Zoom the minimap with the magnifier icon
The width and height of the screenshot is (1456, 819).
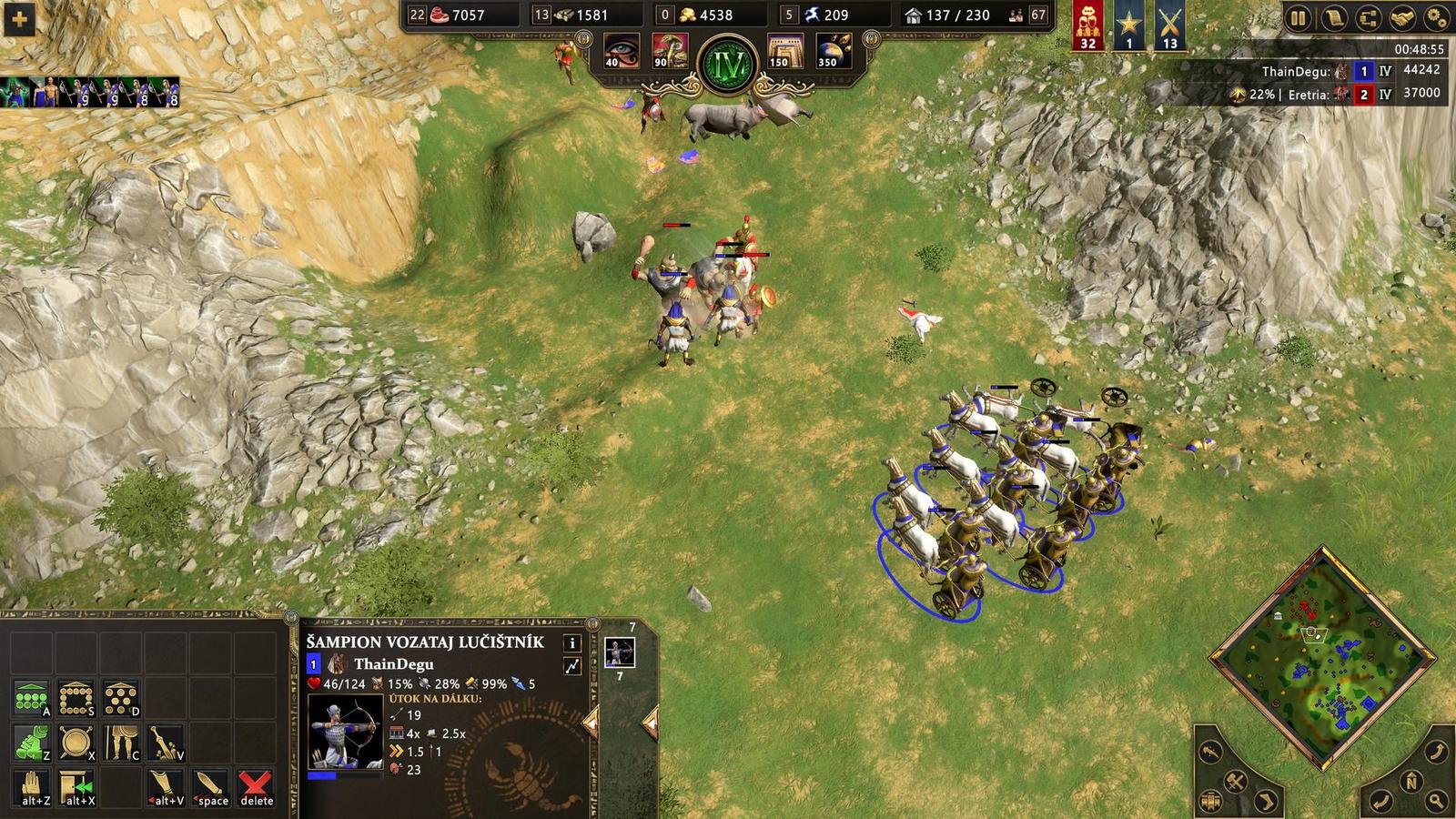(x=1436, y=800)
